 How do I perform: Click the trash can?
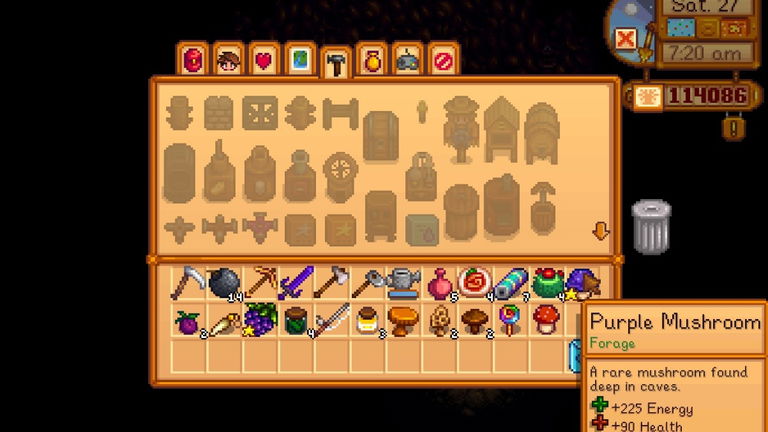point(651,226)
